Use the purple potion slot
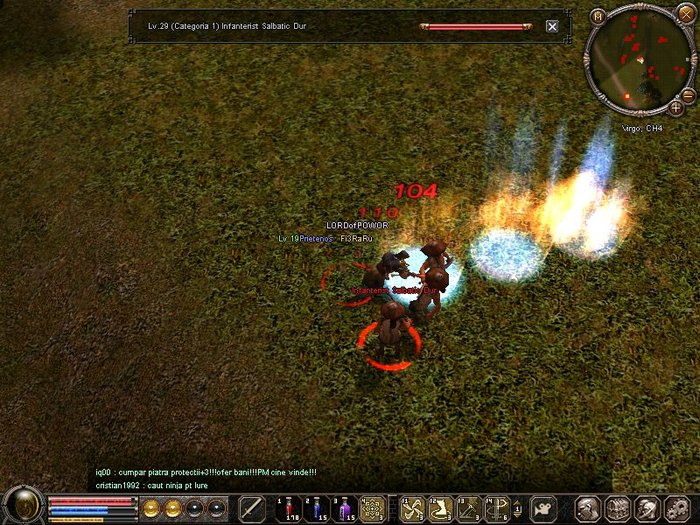The image size is (700, 525). tap(345, 508)
